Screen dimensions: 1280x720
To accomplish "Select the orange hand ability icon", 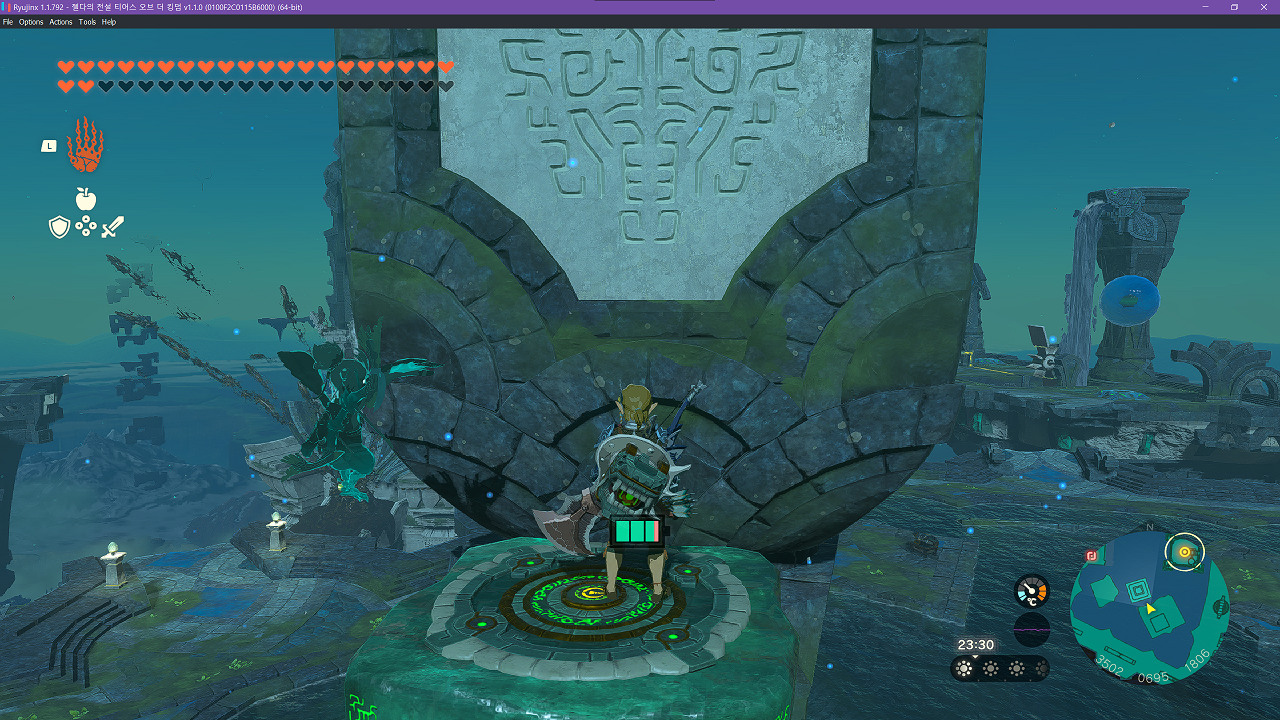I will pyautogui.click(x=85, y=146).
